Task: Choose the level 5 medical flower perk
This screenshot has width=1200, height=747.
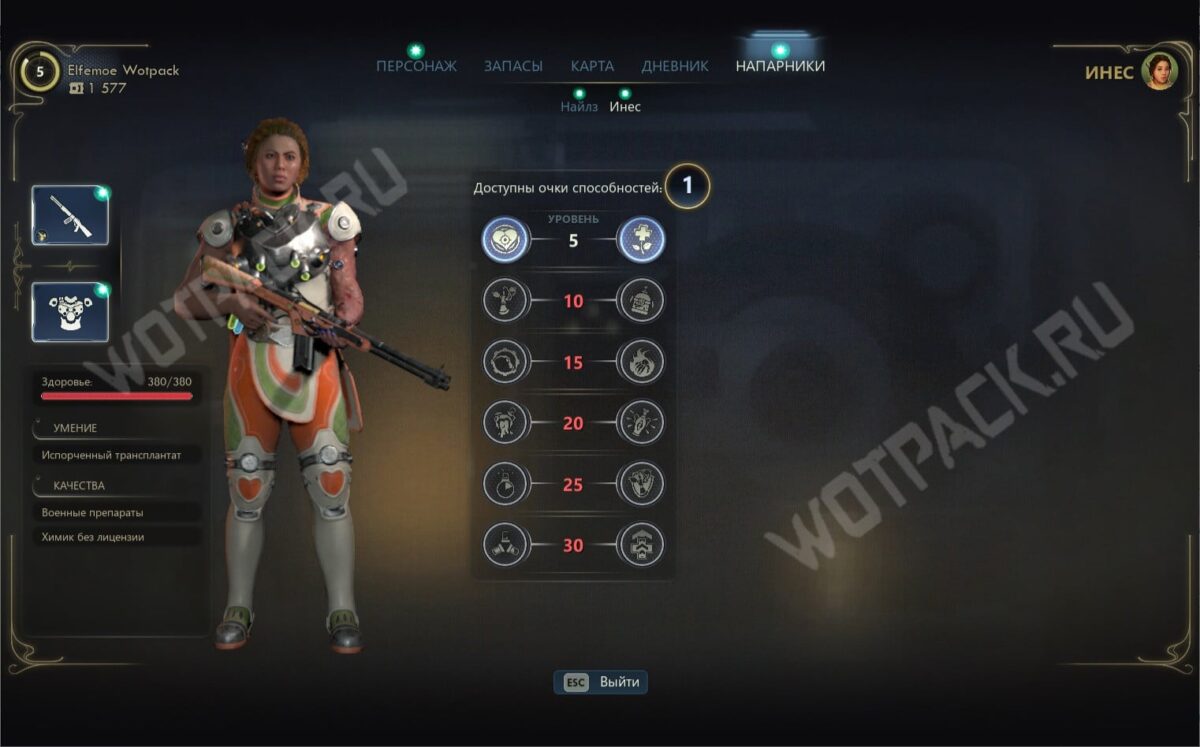Action: point(641,241)
